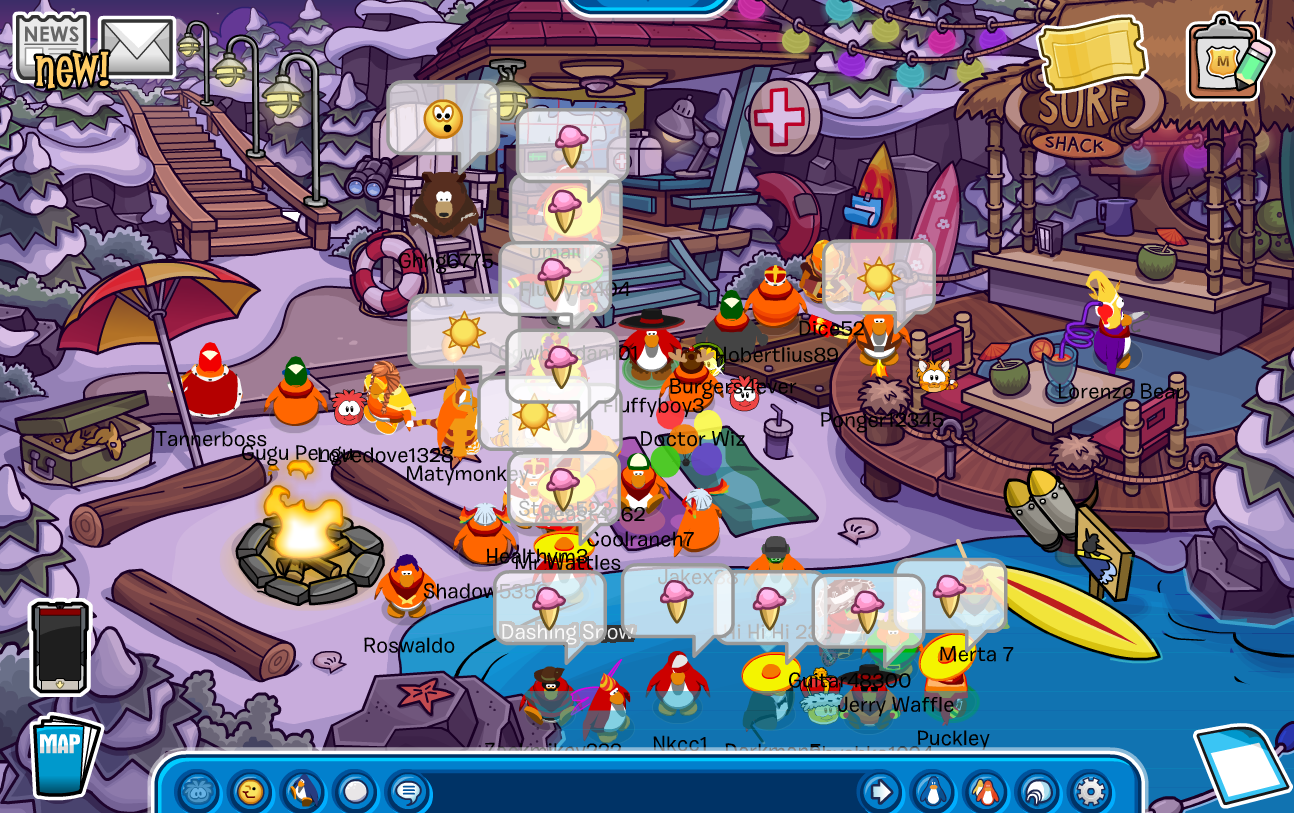Image resolution: width=1294 pixels, height=813 pixels.
Task: Send chat message with arrow button
Action: [x=880, y=793]
